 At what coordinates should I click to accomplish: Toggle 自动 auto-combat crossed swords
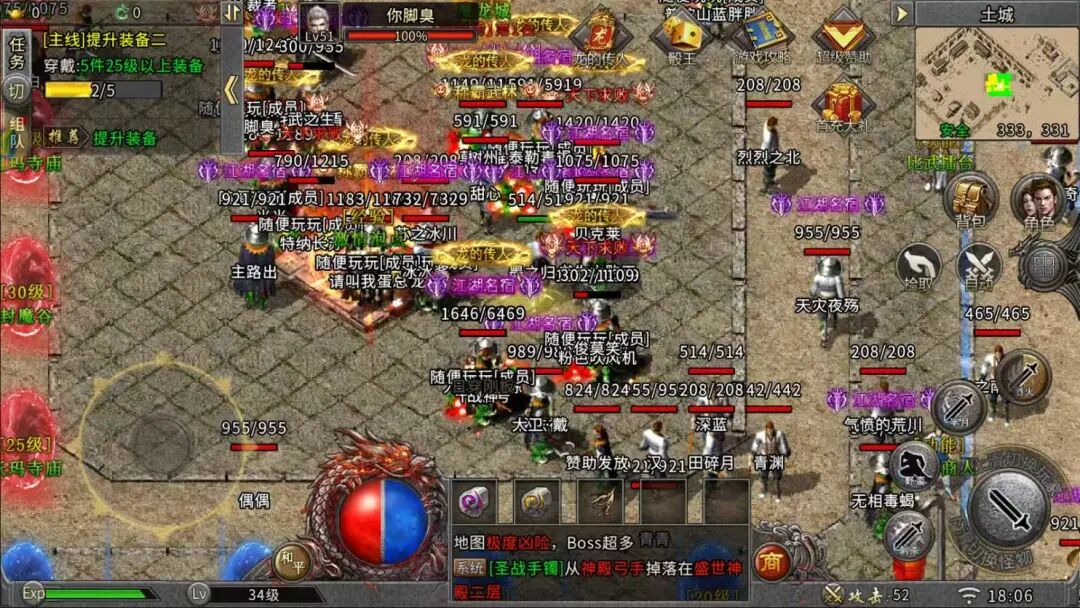coord(980,266)
